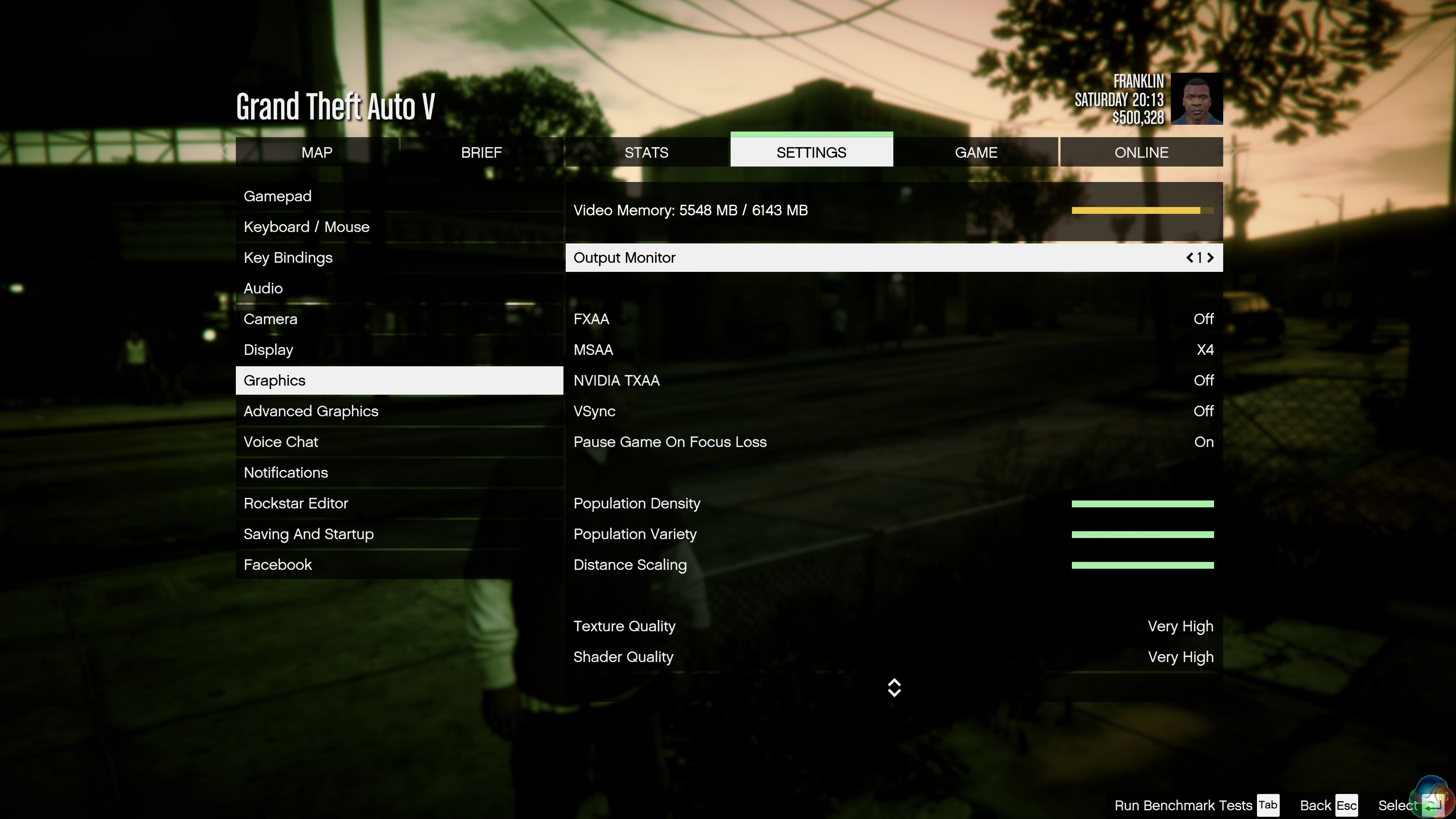Toggle the VSync option

pos(1203,411)
